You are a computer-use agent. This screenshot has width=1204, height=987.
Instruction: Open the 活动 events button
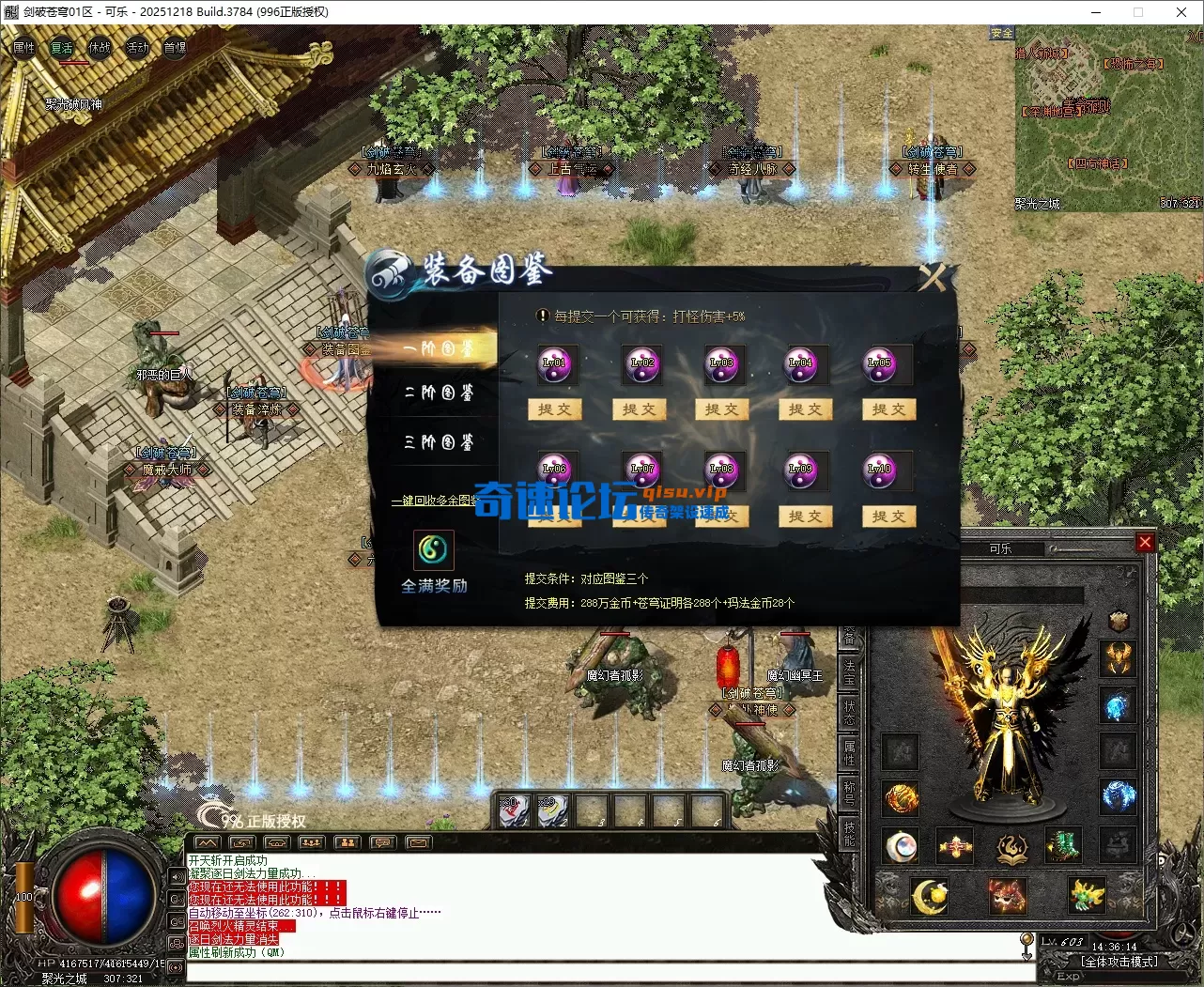[137, 47]
